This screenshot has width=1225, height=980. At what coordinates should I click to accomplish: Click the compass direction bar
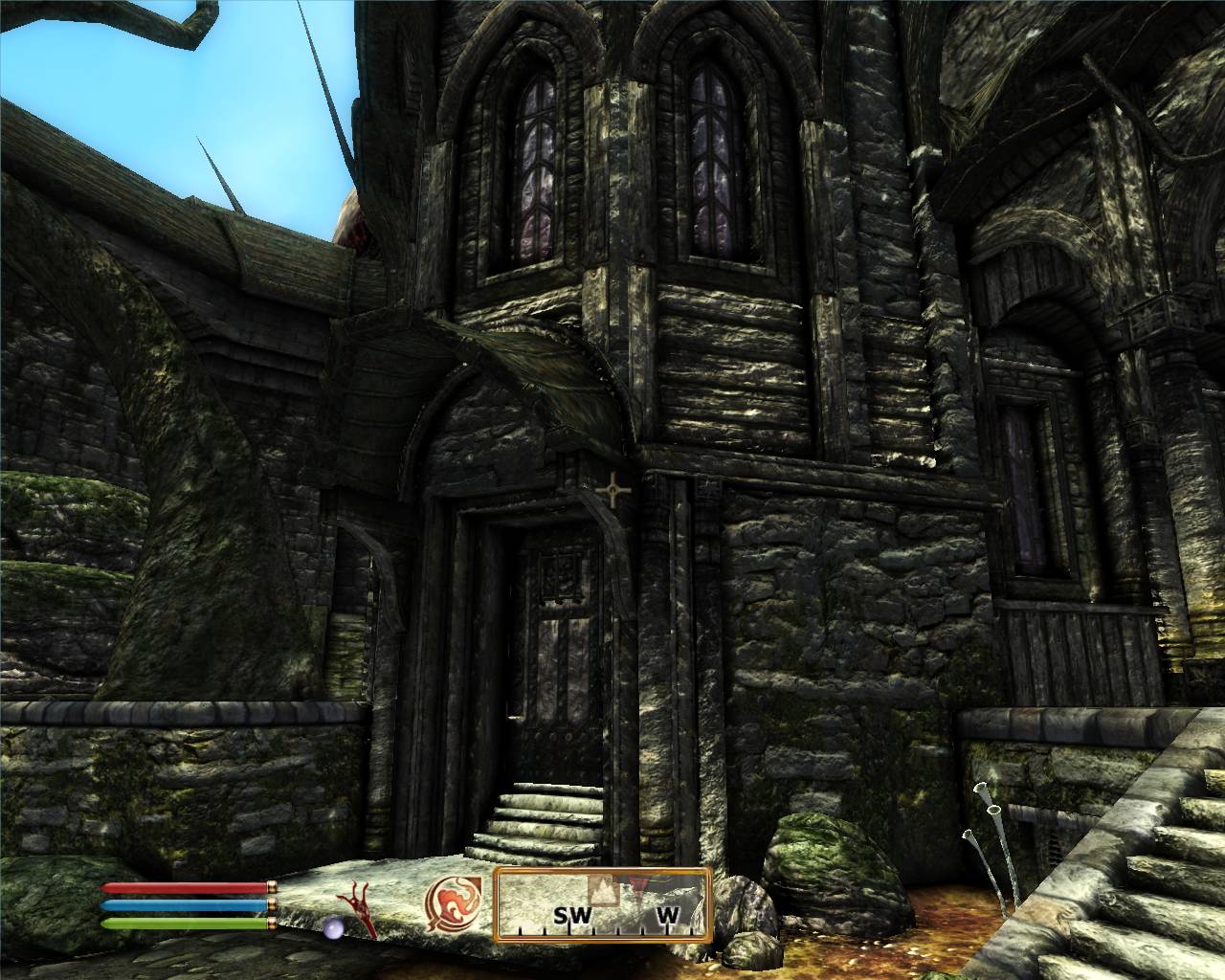(603, 904)
